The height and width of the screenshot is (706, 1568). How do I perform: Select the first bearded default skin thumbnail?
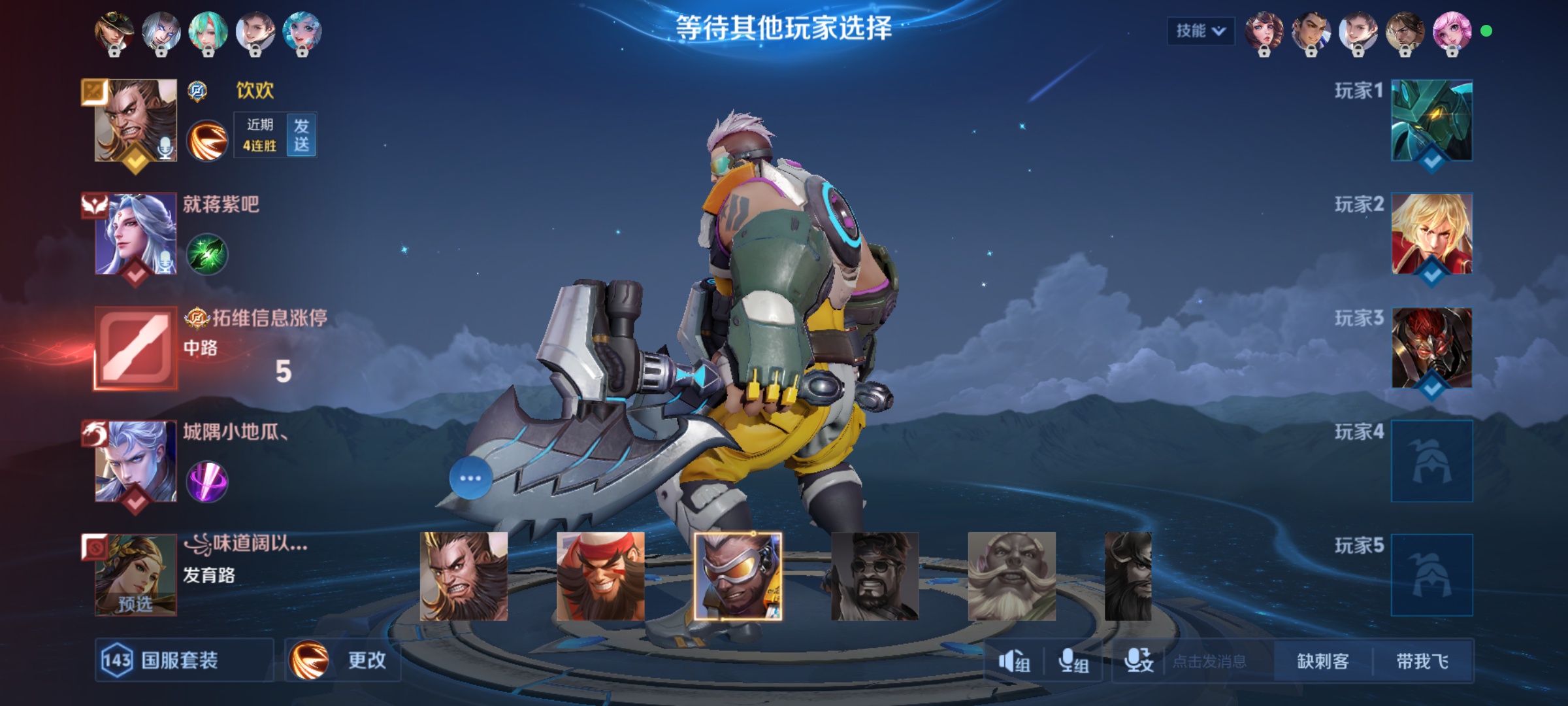463,576
